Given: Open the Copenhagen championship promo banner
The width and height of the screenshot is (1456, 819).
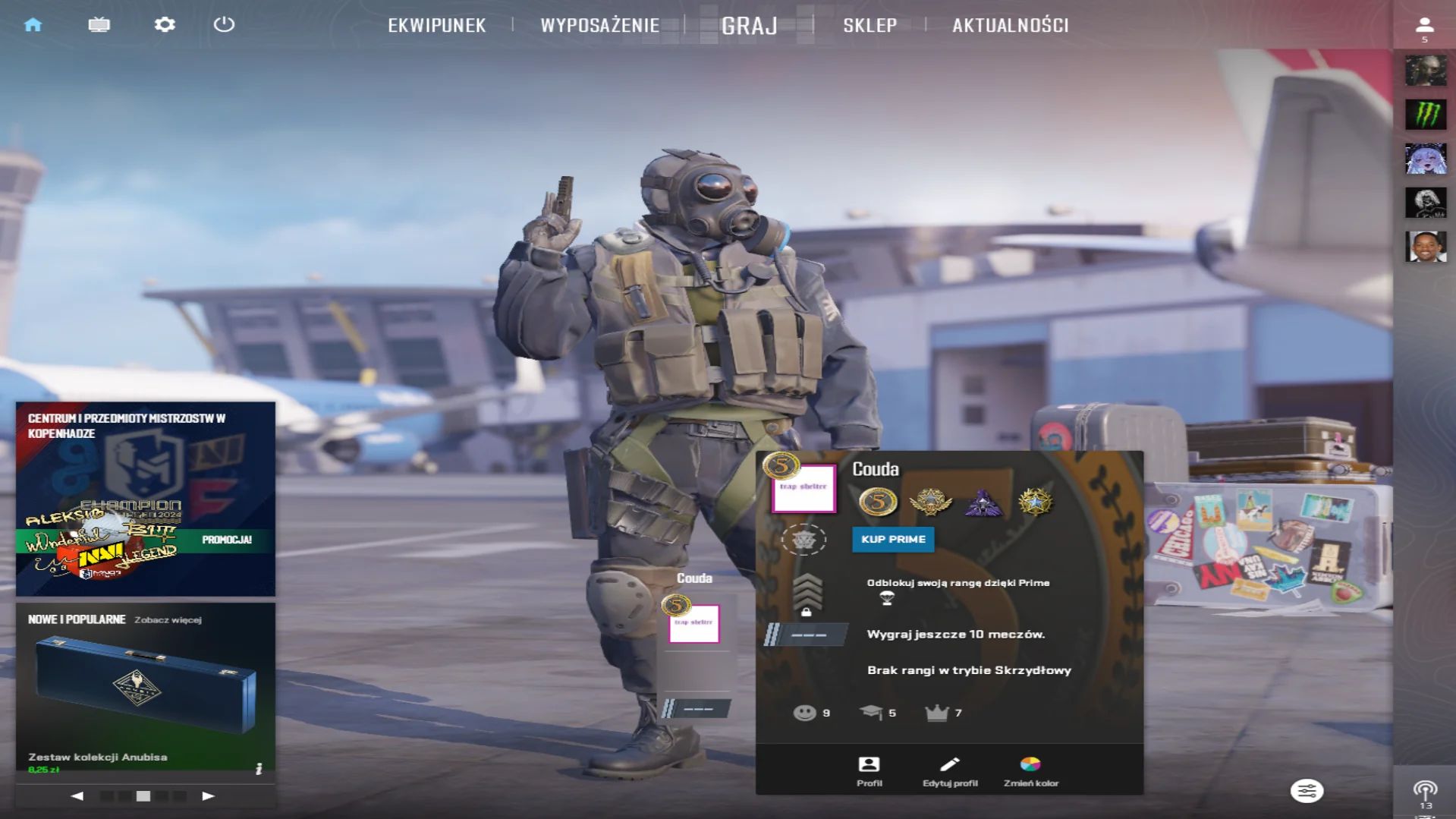Looking at the screenshot, I should tap(145, 499).
